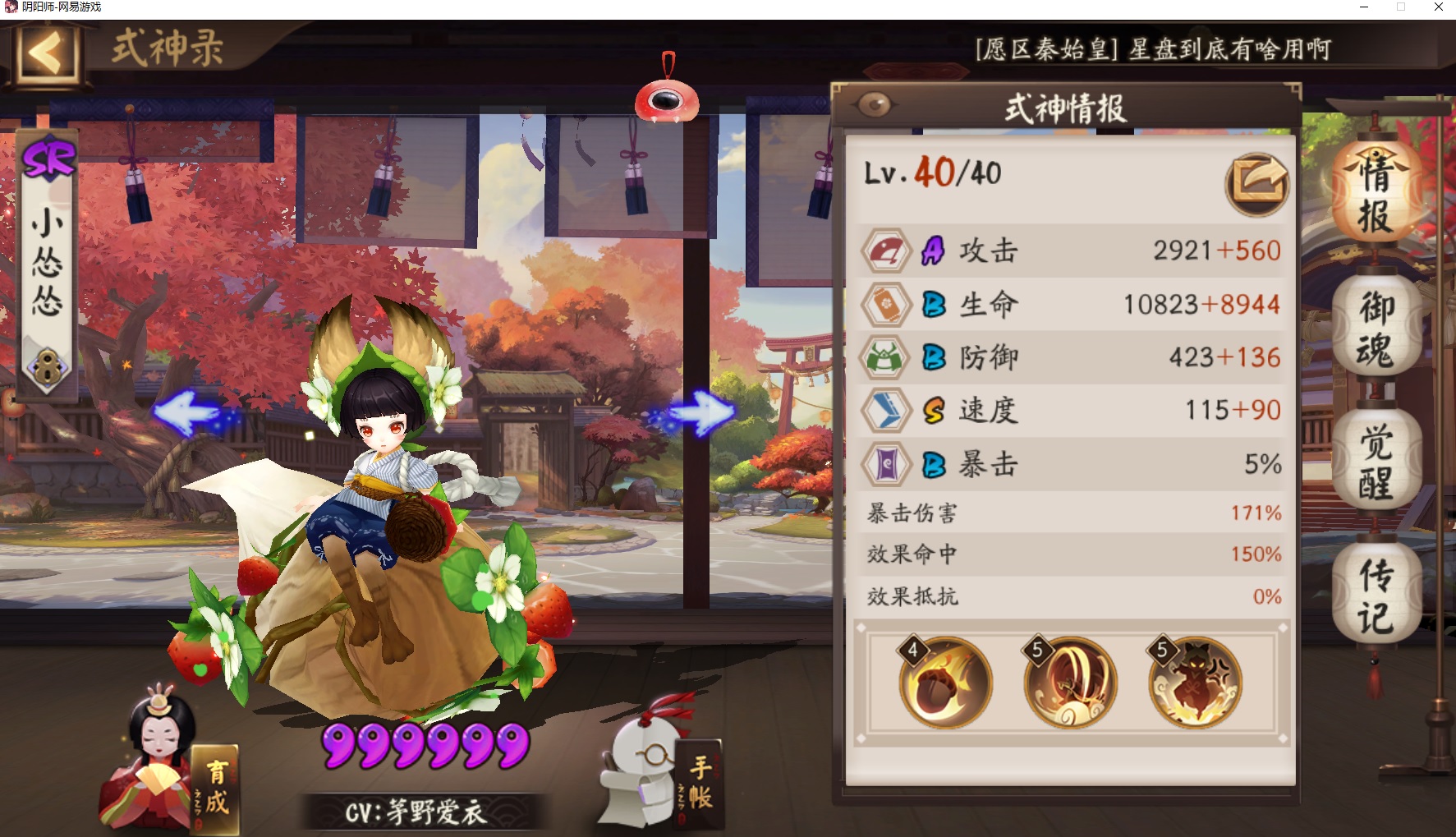The width and height of the screenshot is (1456, 837).
Task: View the acorn skill icon
Action: click(945, 682)
